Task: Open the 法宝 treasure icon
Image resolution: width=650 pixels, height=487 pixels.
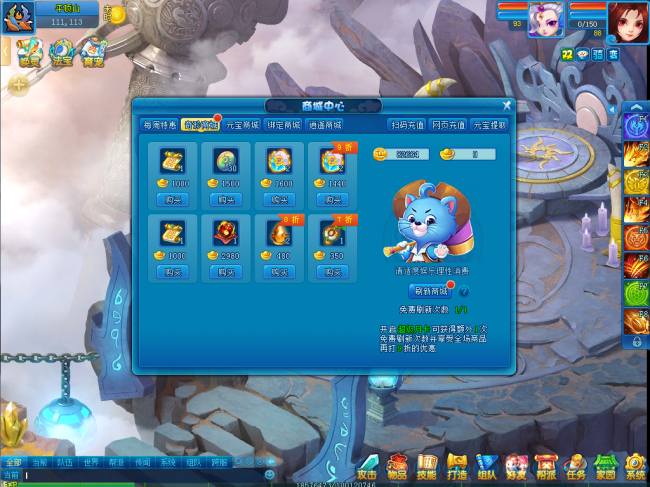Action: point(62,52)
